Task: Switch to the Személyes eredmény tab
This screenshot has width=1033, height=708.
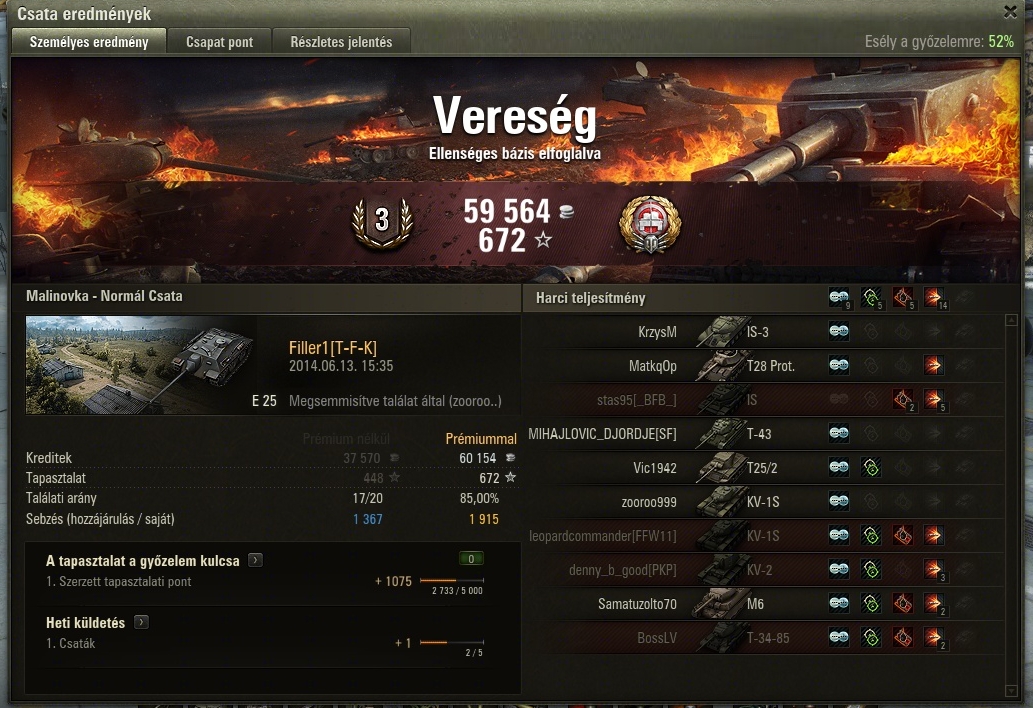Action: tap(89, 42)
